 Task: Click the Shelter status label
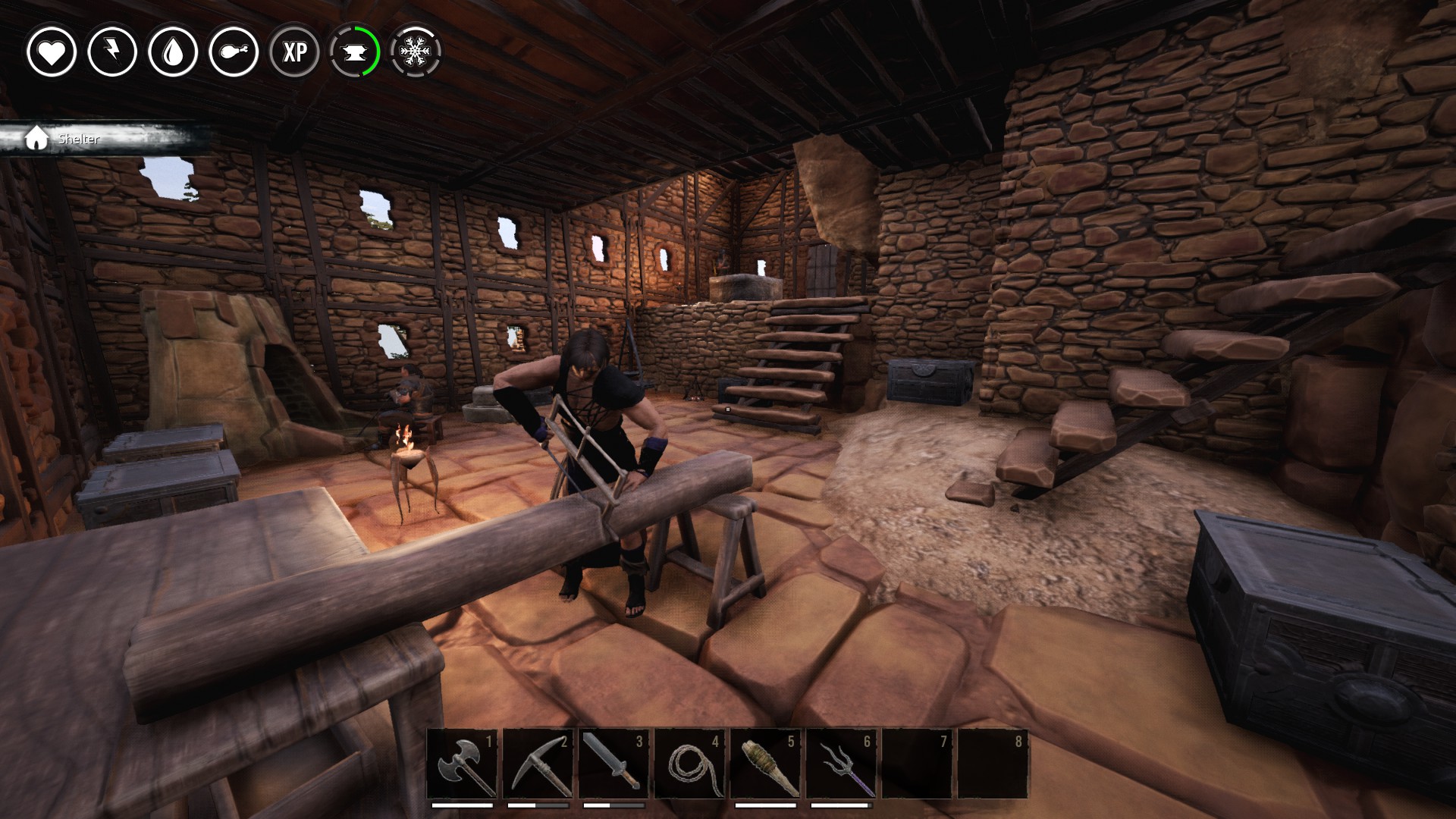79,140
